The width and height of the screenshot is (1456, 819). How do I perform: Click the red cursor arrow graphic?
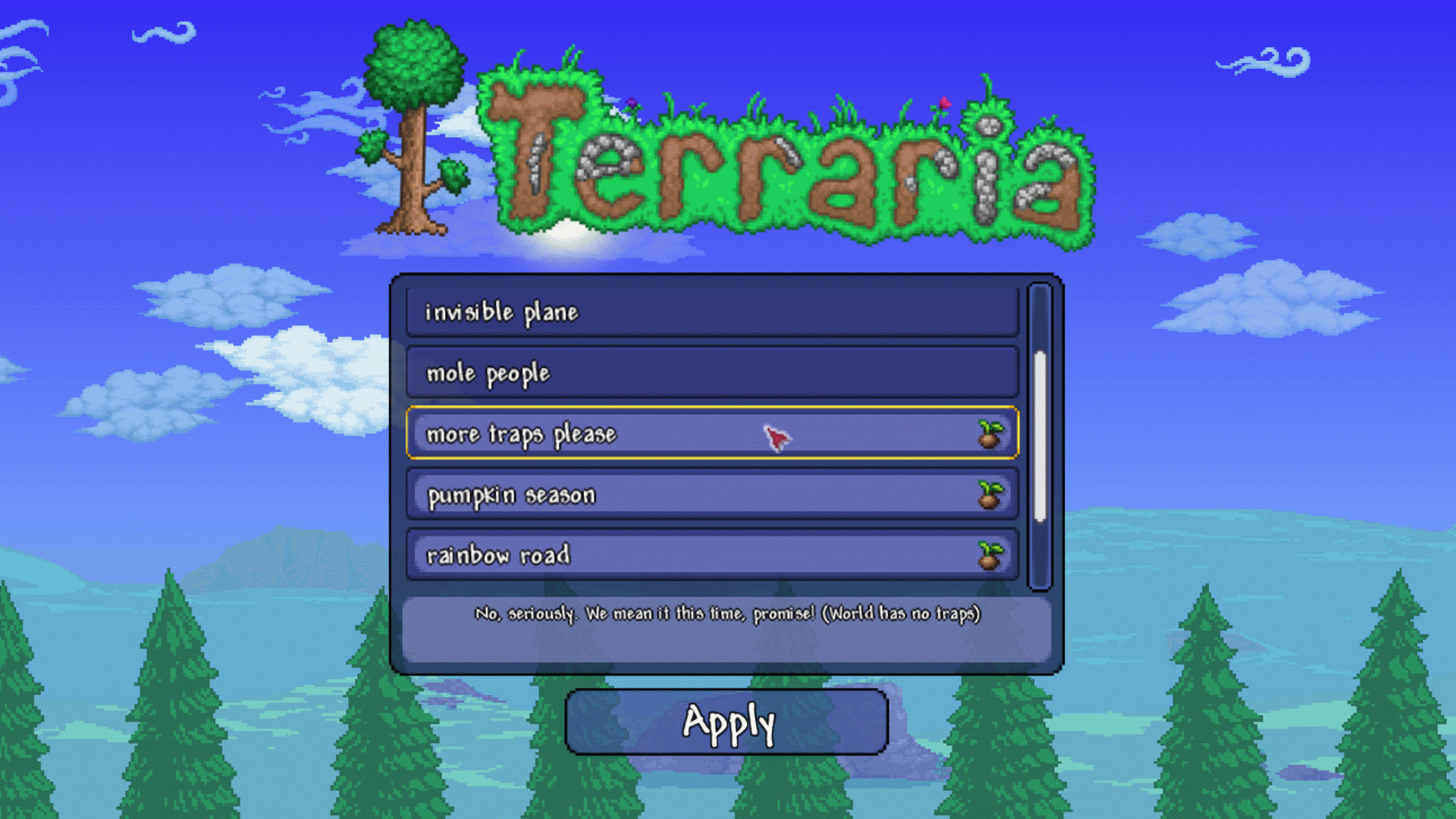click(777, 438)
